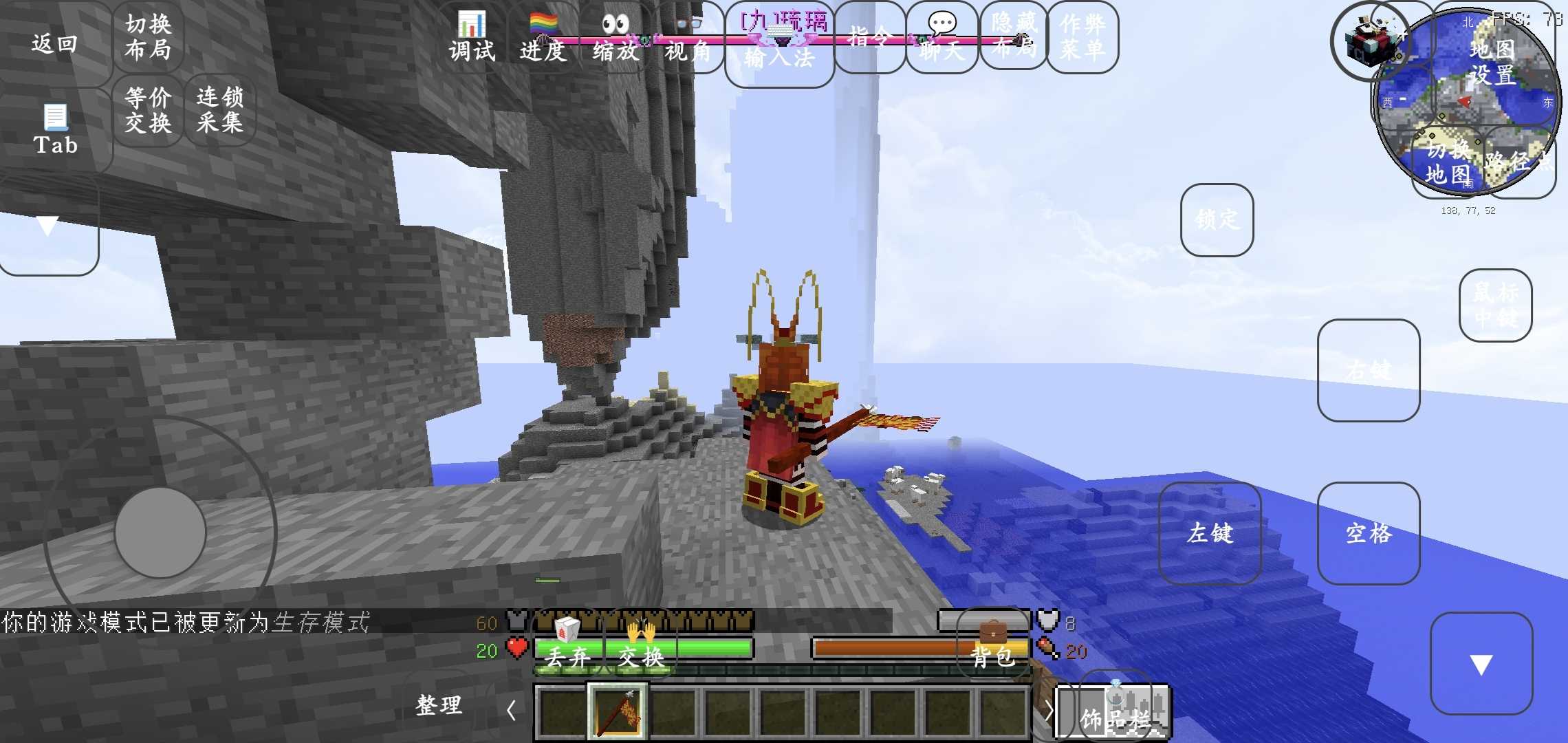Change camera with 视角 button
This screenshot has height=743, width=1568.
688,37
